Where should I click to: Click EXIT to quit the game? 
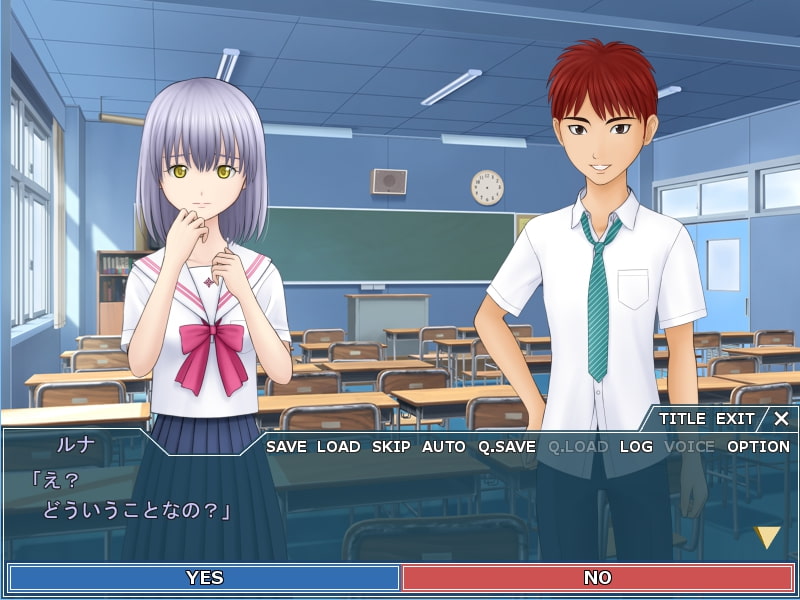point(735,419)
